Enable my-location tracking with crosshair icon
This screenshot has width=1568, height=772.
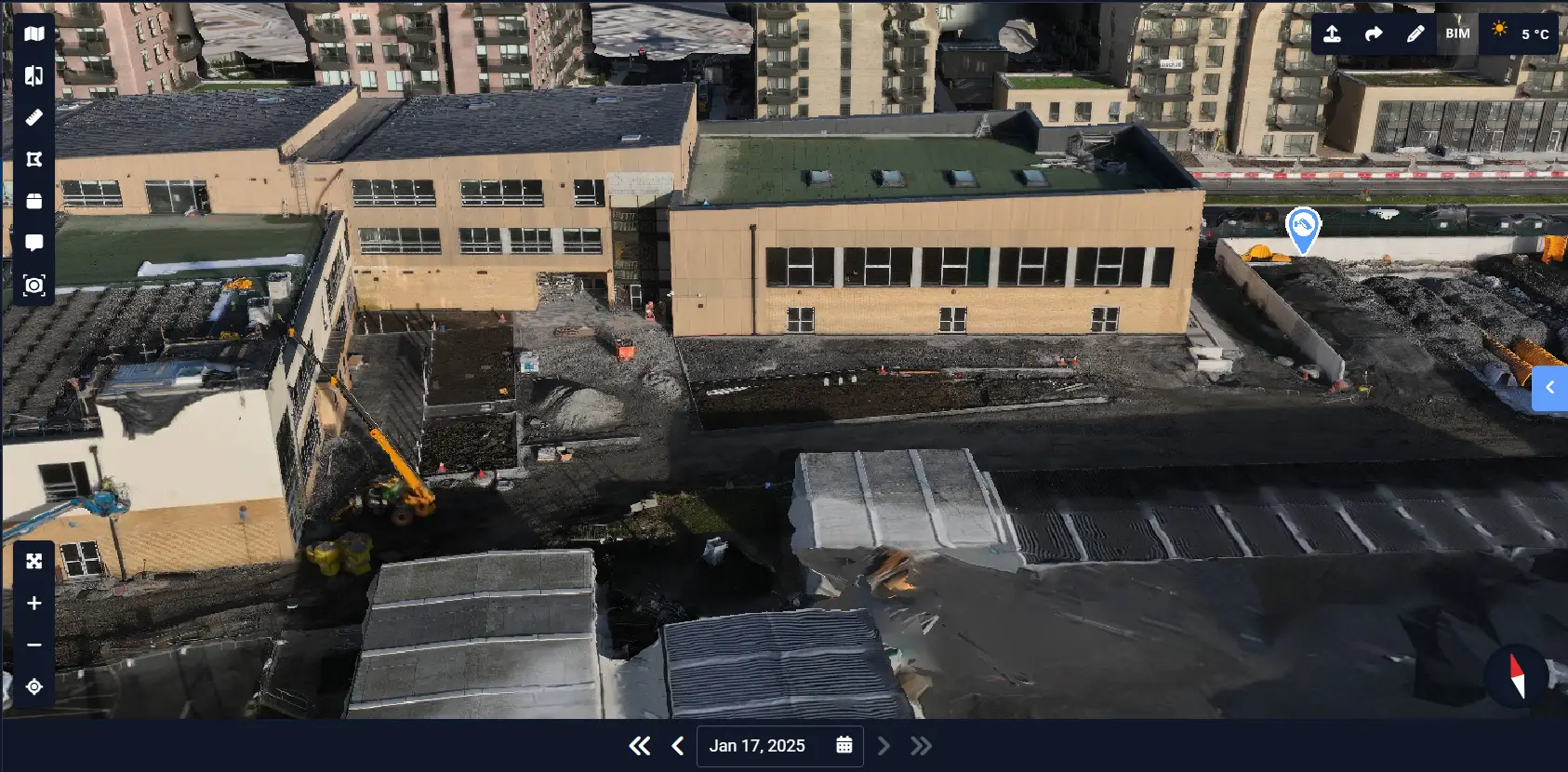[33, 686]
